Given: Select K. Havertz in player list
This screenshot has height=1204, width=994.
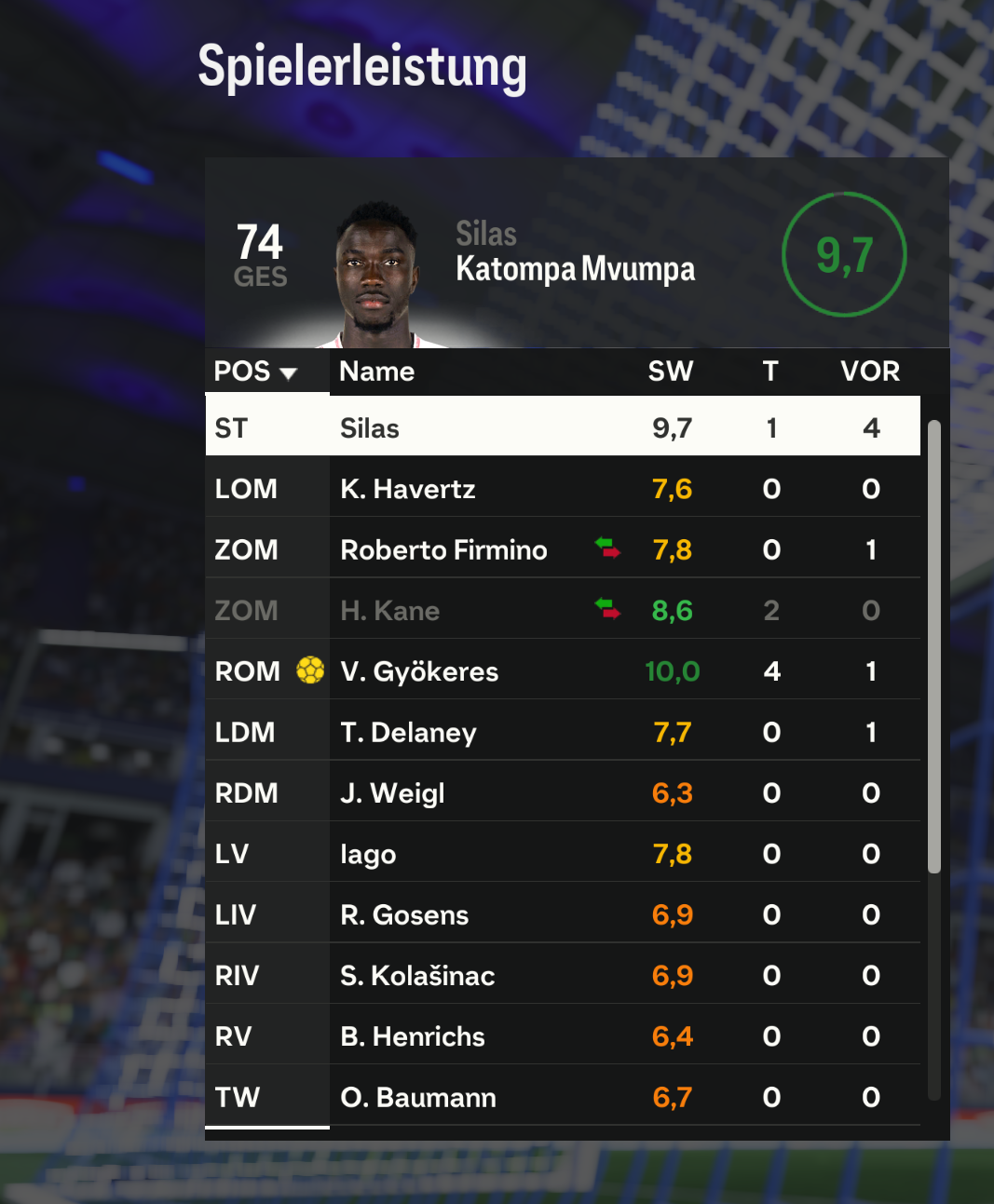Looking at the screenshot, I should [562, 489].
